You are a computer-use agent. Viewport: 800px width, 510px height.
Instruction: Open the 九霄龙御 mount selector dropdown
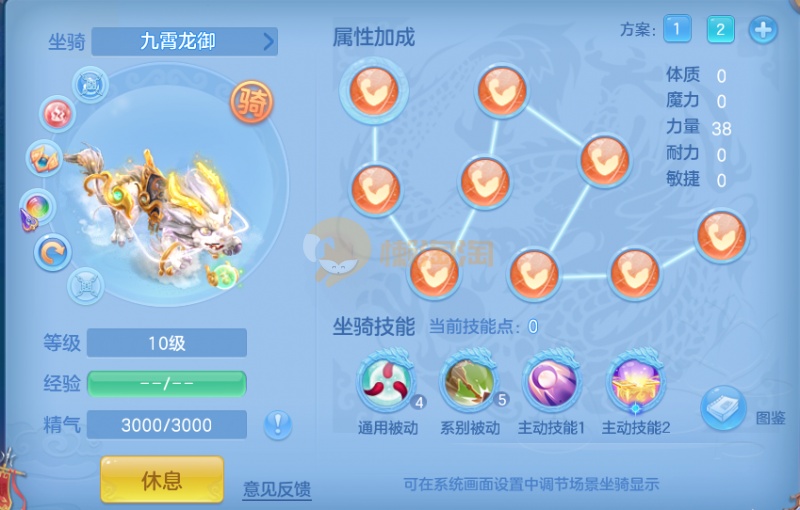[x=185, y=42]
